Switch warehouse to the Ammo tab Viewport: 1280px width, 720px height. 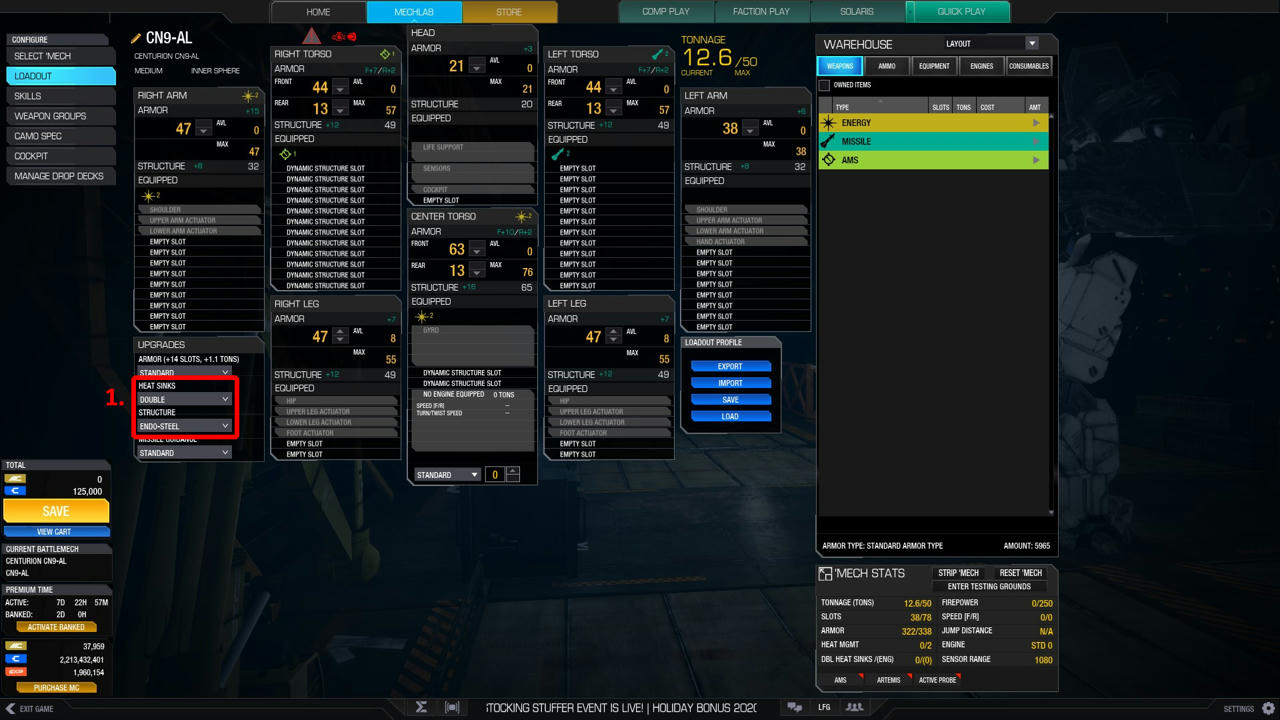click(887, 66)
